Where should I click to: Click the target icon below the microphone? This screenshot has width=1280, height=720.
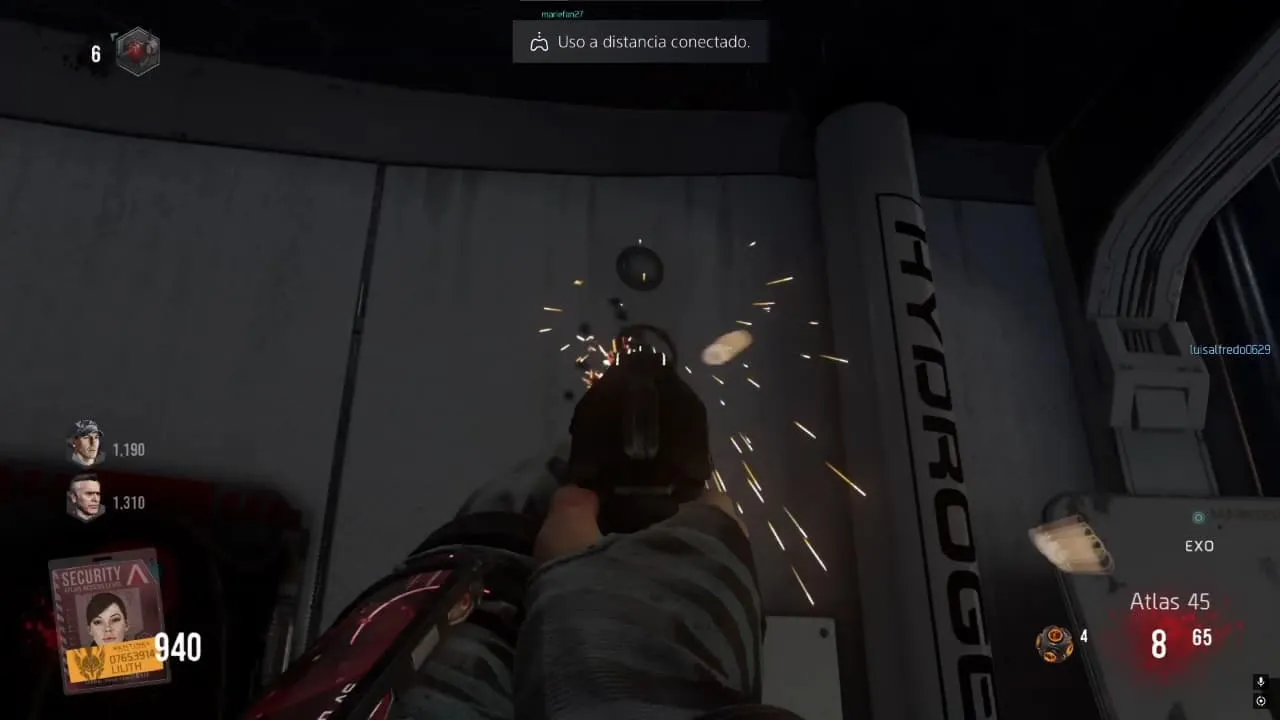click(x=1260, y=701)
